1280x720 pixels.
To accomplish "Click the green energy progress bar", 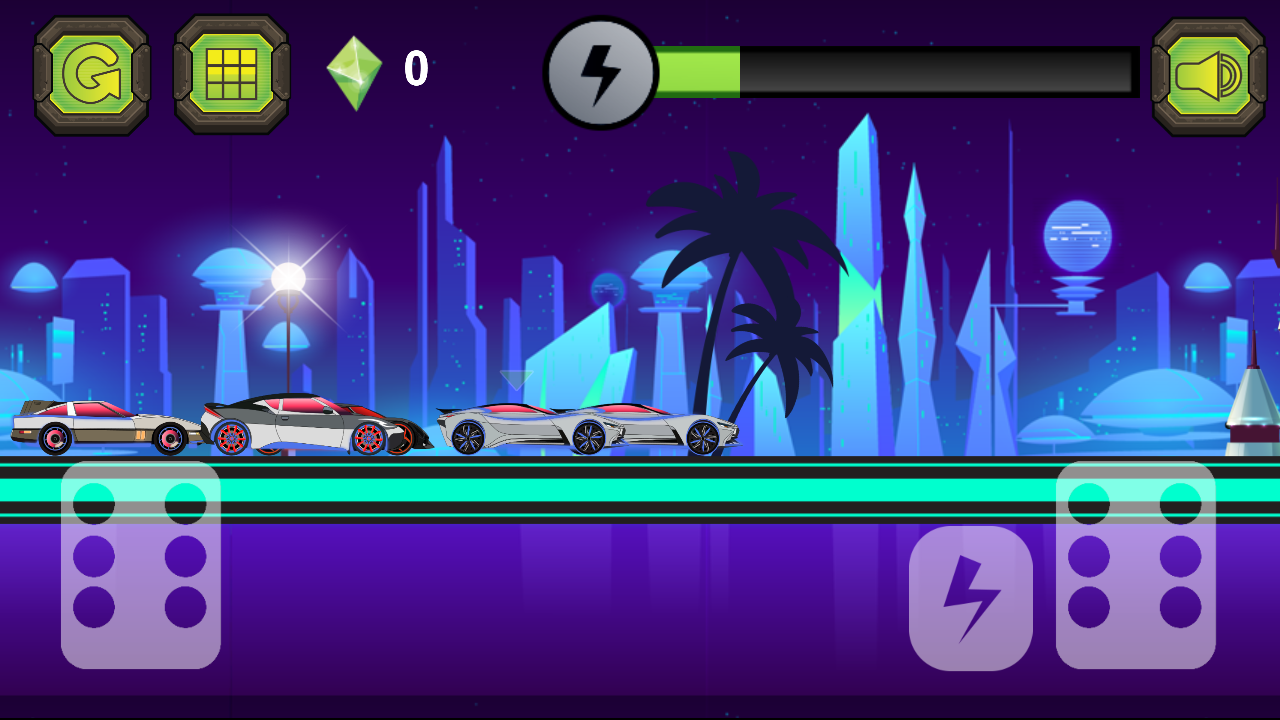I will click(x=700, y=71).
